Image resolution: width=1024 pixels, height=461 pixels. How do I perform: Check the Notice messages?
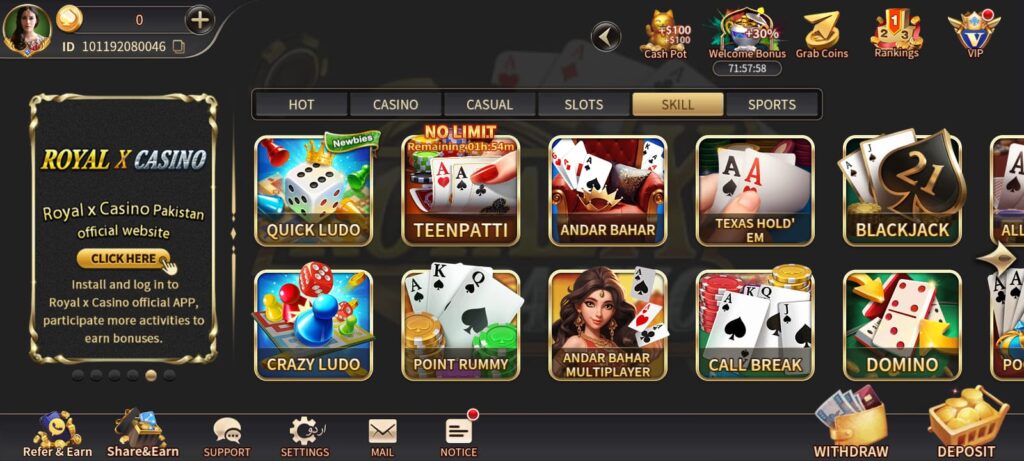(x=459, y=436)
